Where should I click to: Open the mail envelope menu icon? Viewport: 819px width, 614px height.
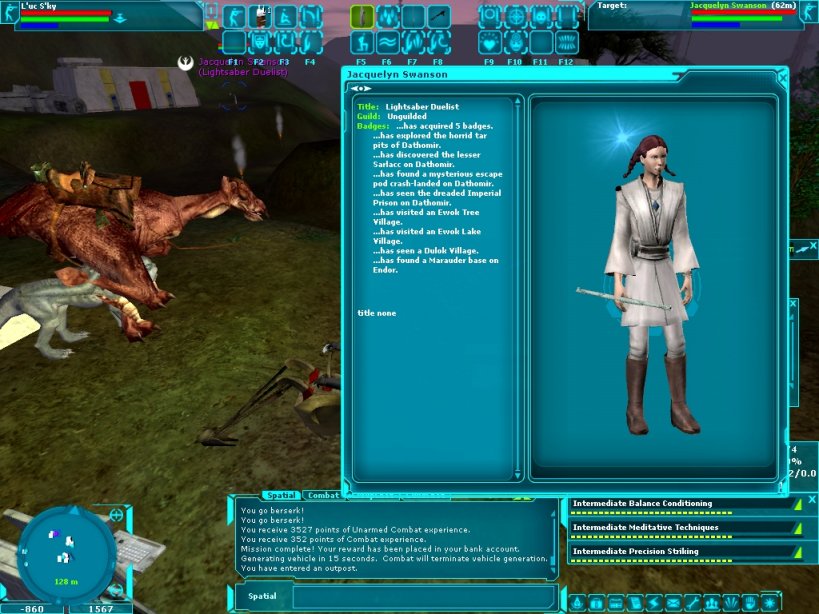coord(673,603)
